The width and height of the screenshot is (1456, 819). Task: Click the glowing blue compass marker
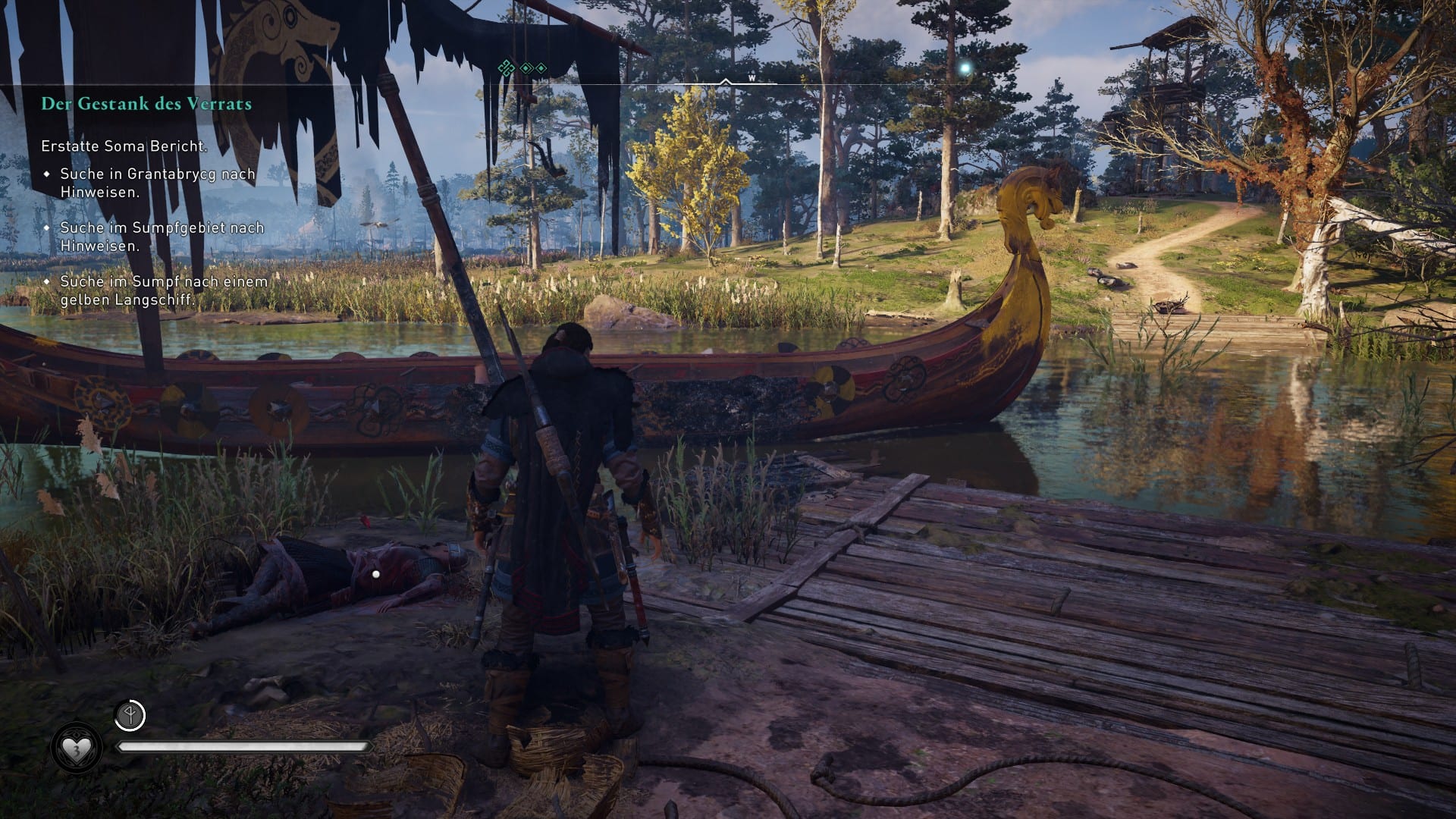(965, 68)
